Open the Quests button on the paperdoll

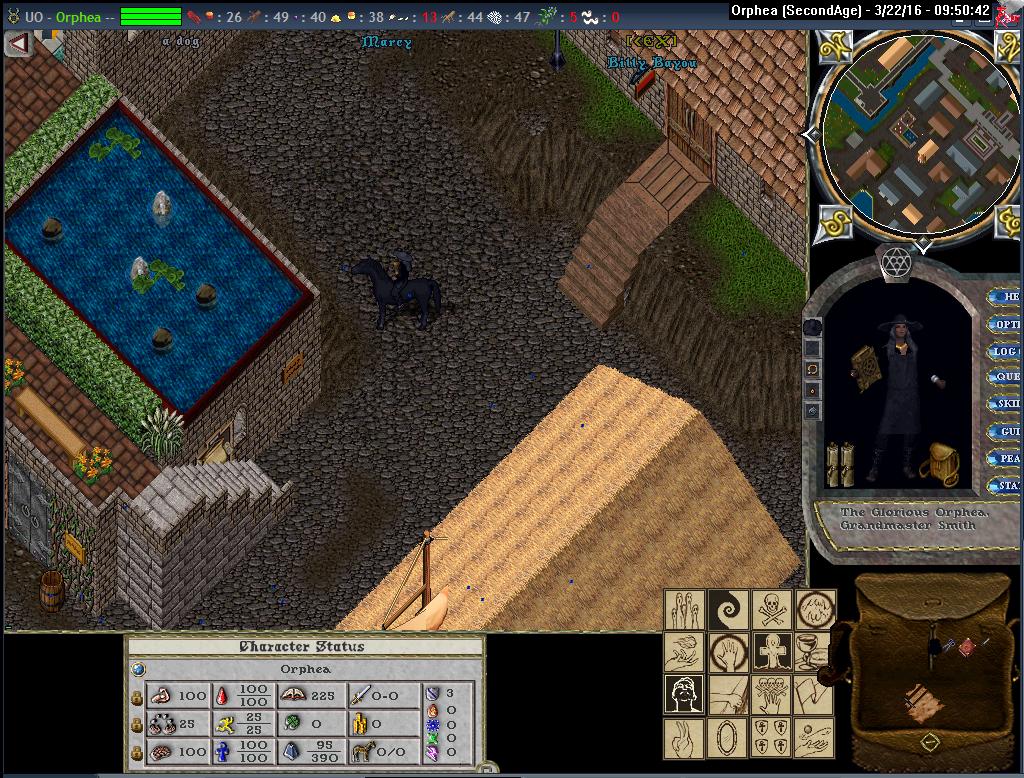coord(1005,377)
